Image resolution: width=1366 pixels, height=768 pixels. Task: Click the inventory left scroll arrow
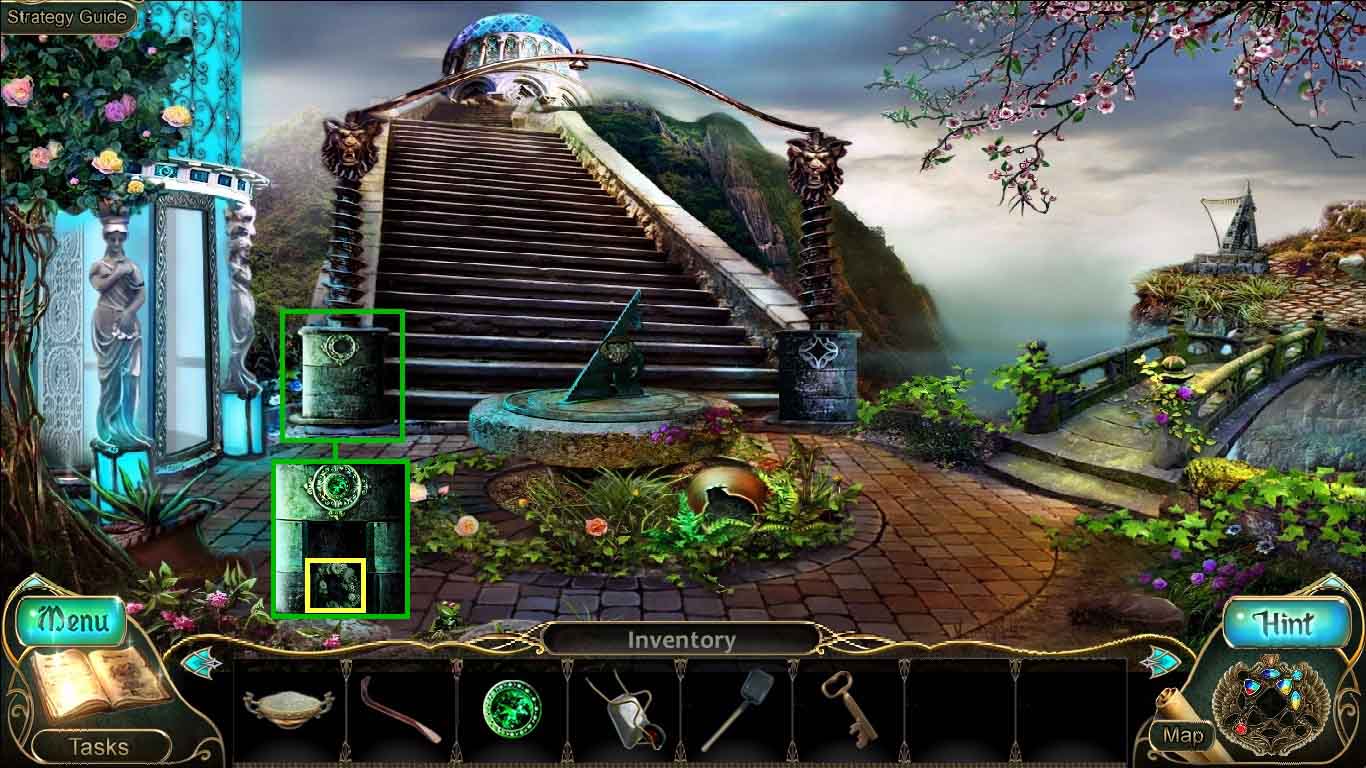coord(201,661)
